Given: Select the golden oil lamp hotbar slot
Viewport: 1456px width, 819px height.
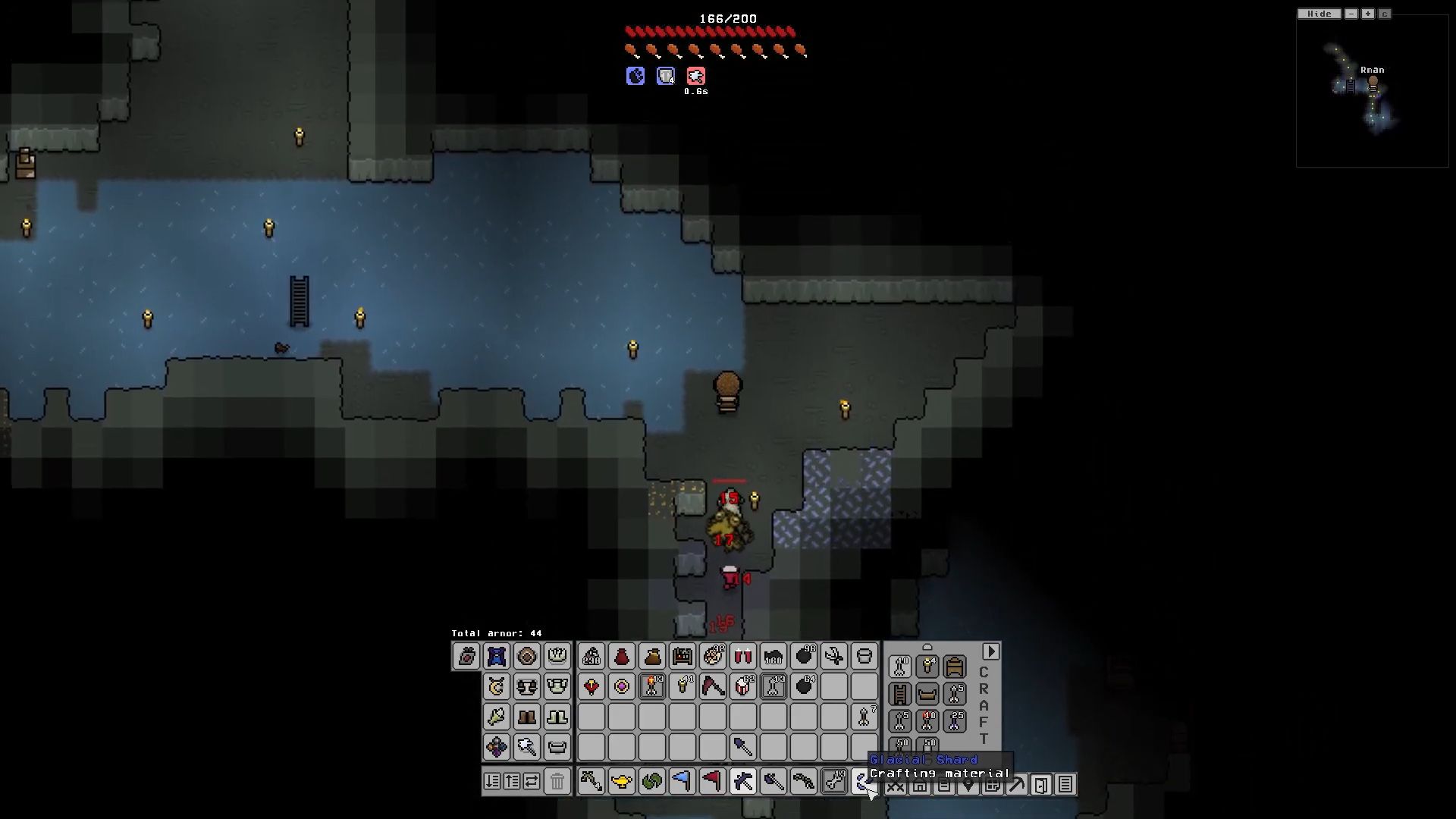Looking at the screenshot, I should pyautogui.click(x=622, y=781).
